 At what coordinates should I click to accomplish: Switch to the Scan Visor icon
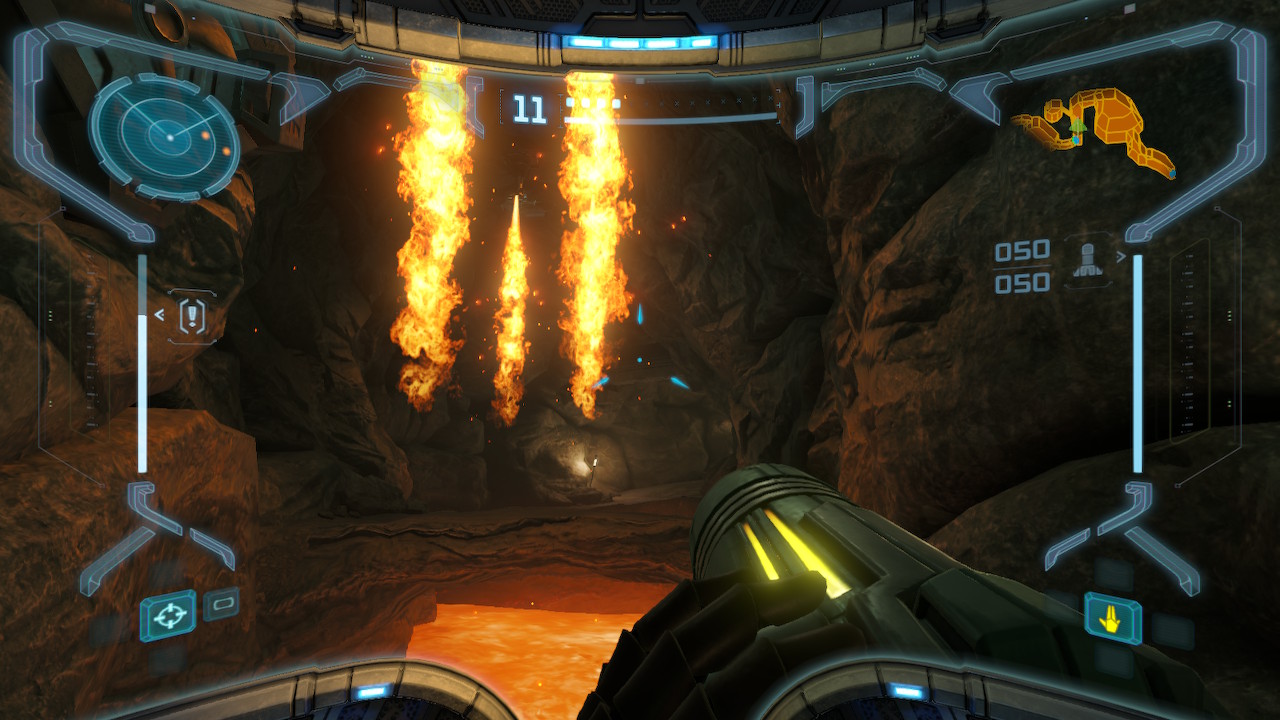pos(222,604)
